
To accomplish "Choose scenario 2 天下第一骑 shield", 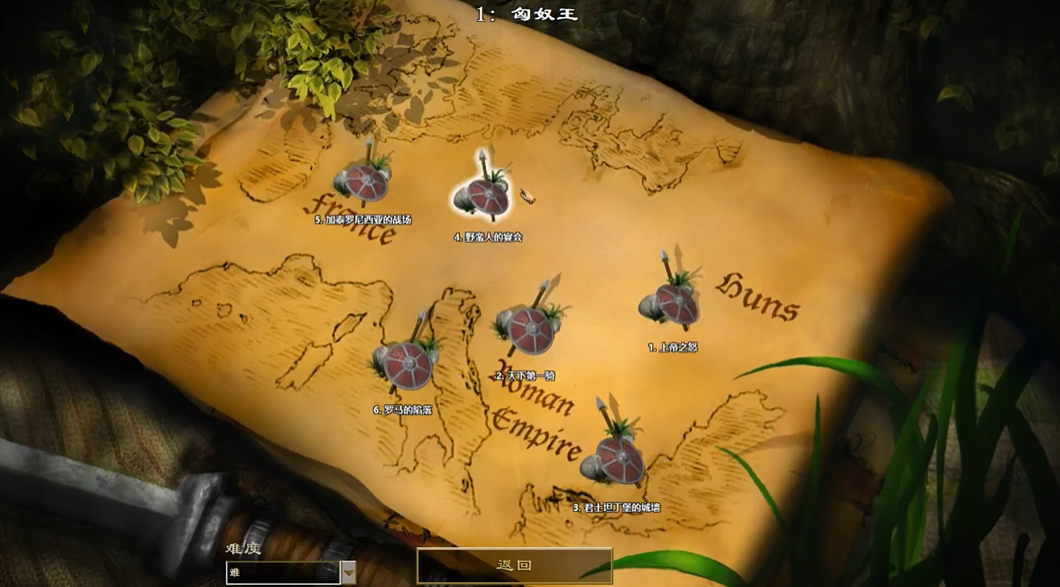I will point(528,327).
